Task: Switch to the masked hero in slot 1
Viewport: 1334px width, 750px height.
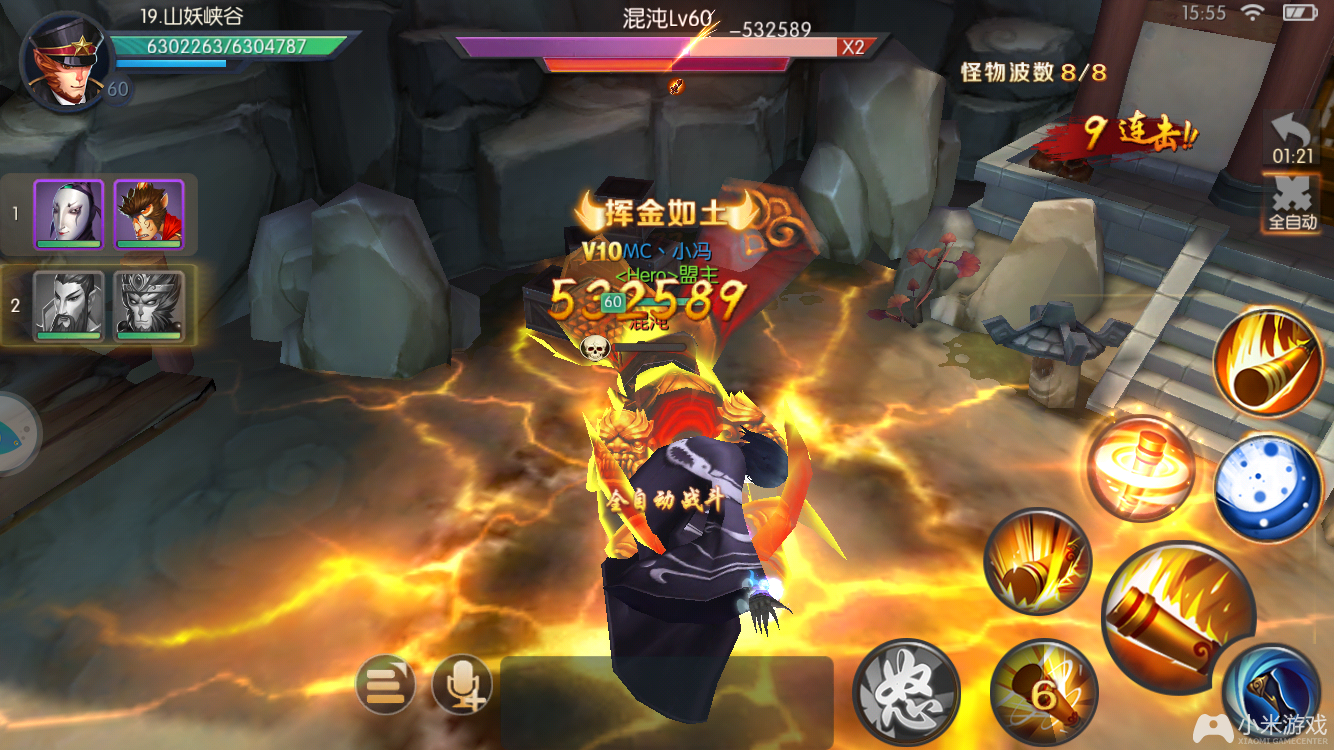Action: click(x=70, y=213)
